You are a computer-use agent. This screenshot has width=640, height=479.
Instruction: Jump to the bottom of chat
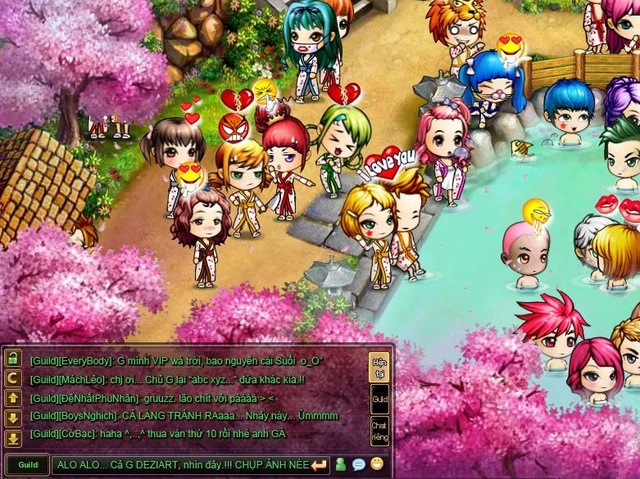(14, 438)
